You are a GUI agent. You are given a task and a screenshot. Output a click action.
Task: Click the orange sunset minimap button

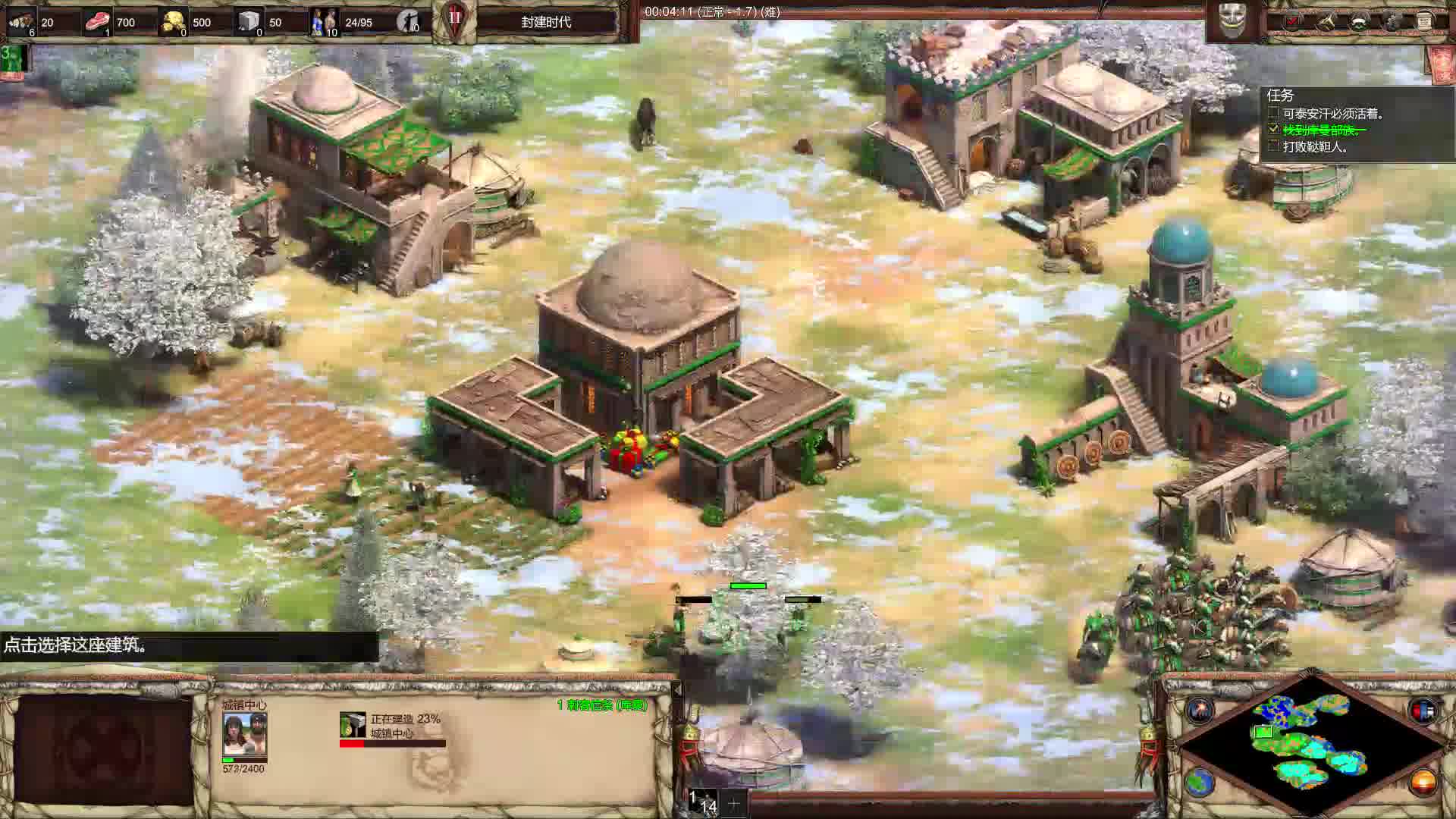(1423, 781)
